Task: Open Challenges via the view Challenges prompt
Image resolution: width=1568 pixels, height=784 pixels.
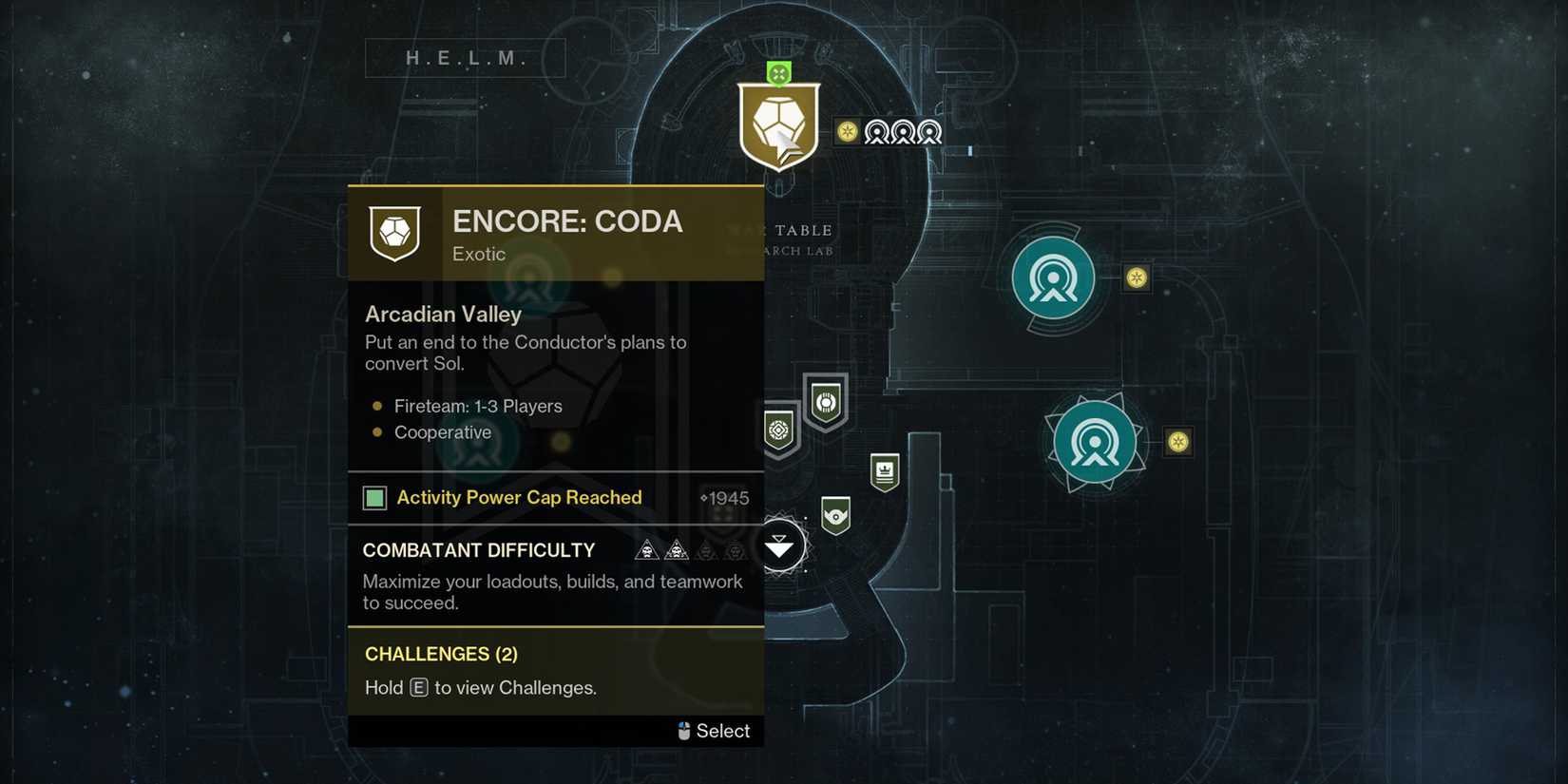Action: click(x=479, y=687)
